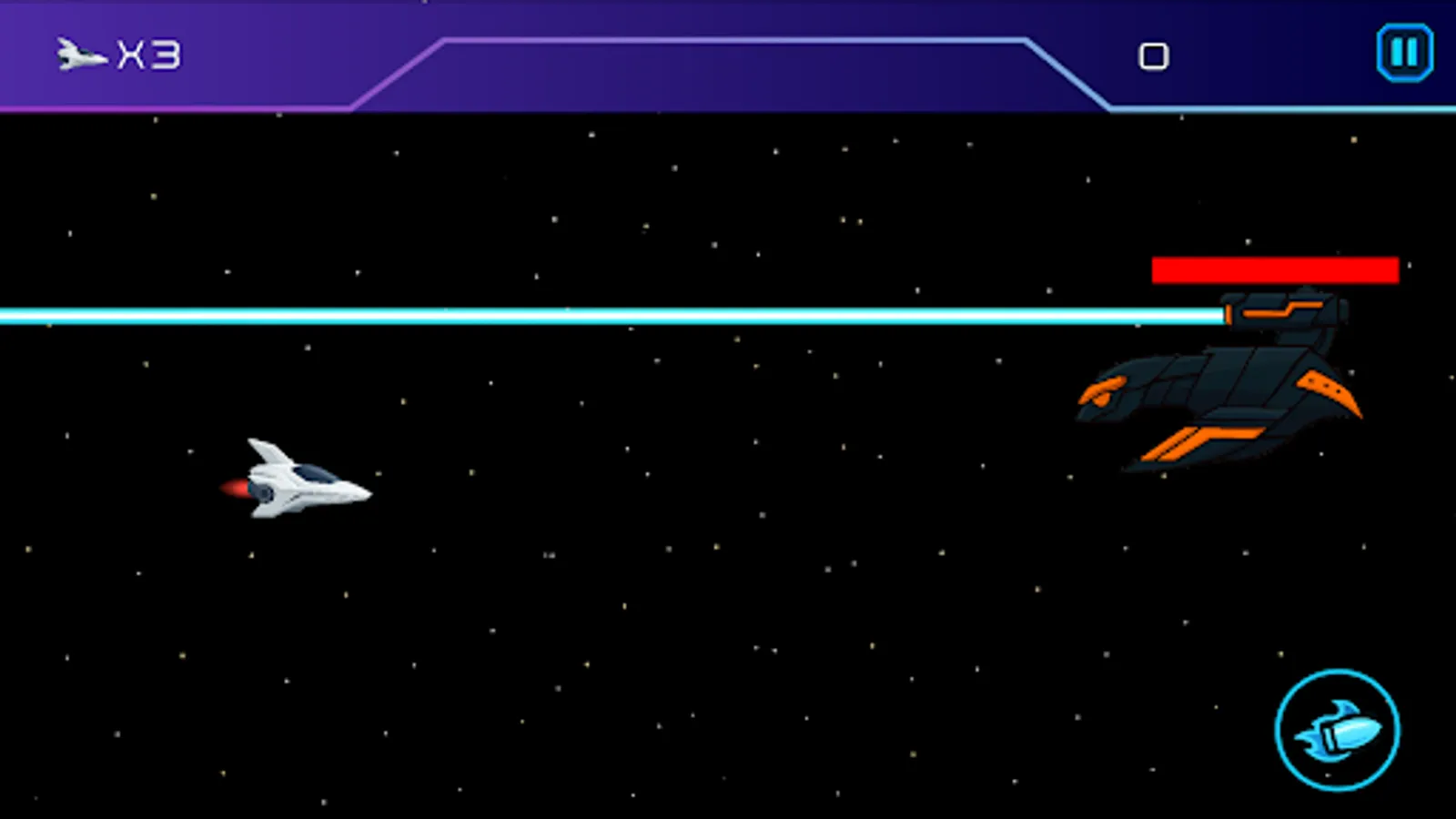Click the score display showing 0
This screenshot has height=819, width=1456.
1154,55
